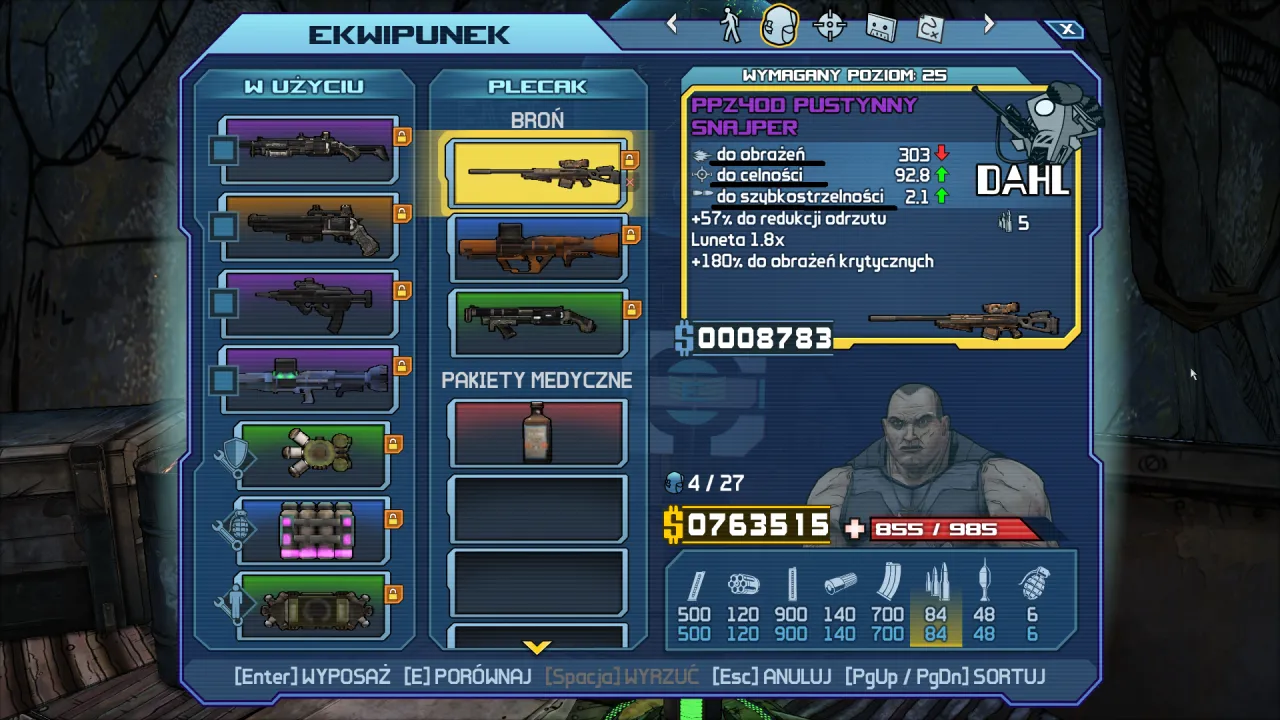Click the right arrow beside the tab icons
Image resolution: width=1280 pixels, height=720 pixels.
[987, 24]
